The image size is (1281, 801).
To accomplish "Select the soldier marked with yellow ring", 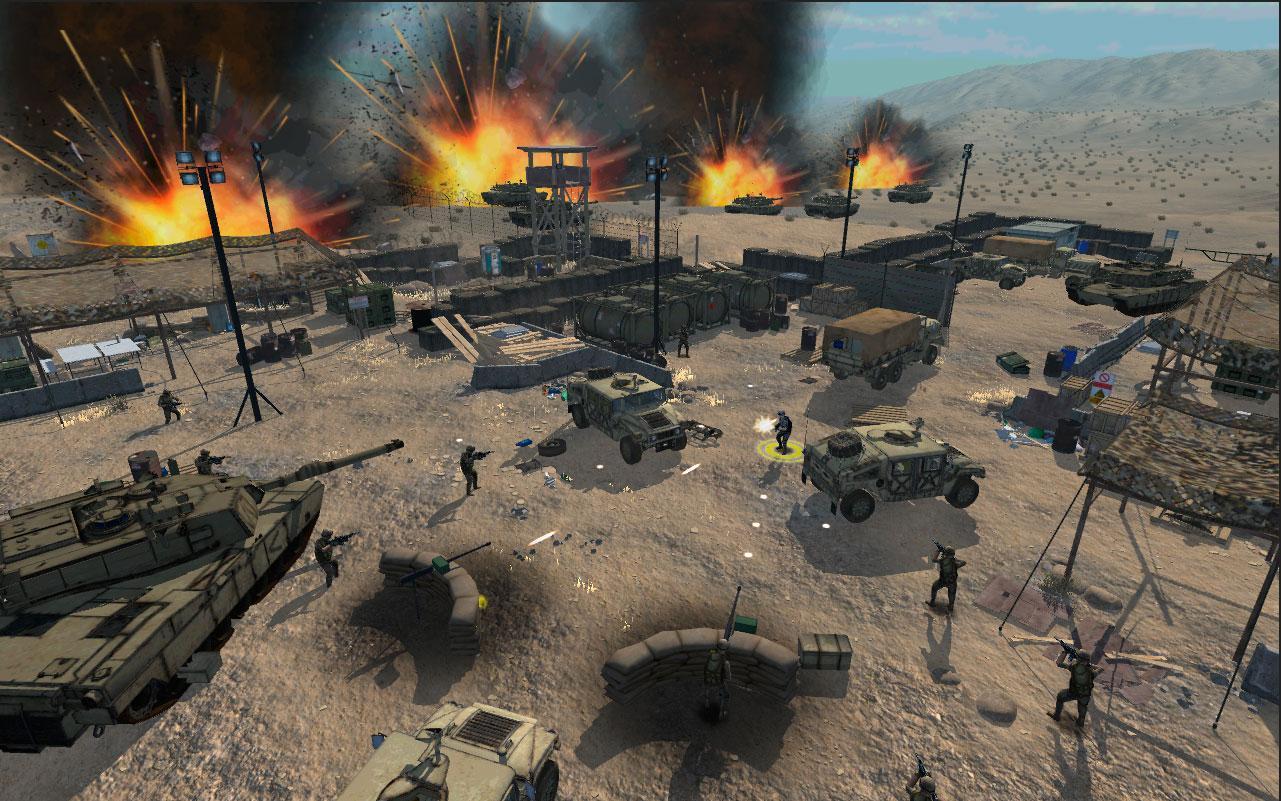I will pyautogui.click(x=782, y=432).
